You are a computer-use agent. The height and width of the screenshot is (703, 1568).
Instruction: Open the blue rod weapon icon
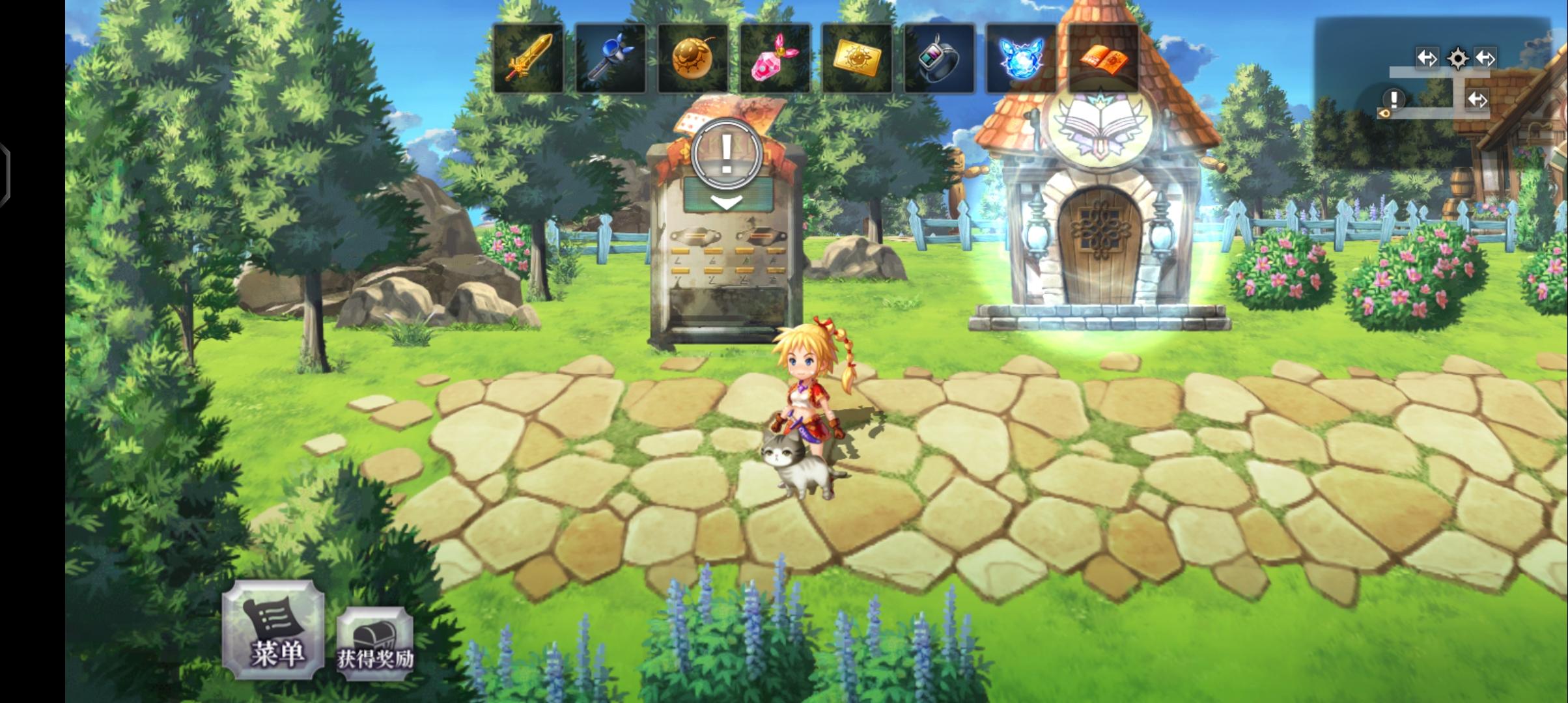click(611, 57)
